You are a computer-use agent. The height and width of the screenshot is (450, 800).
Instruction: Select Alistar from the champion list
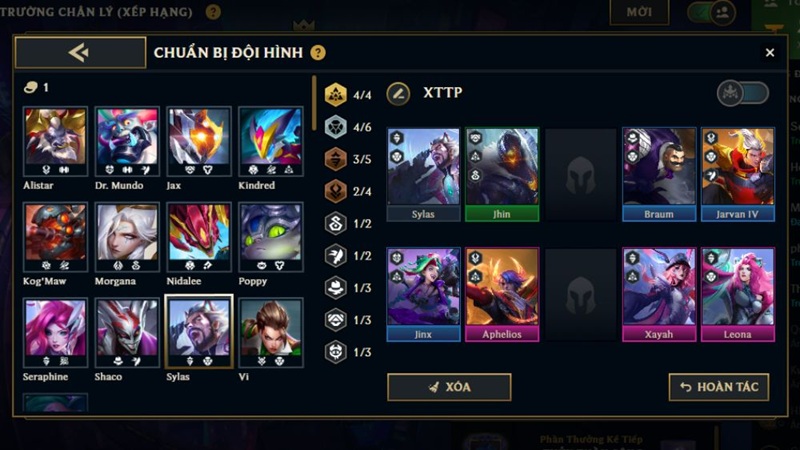coord(55,141)
